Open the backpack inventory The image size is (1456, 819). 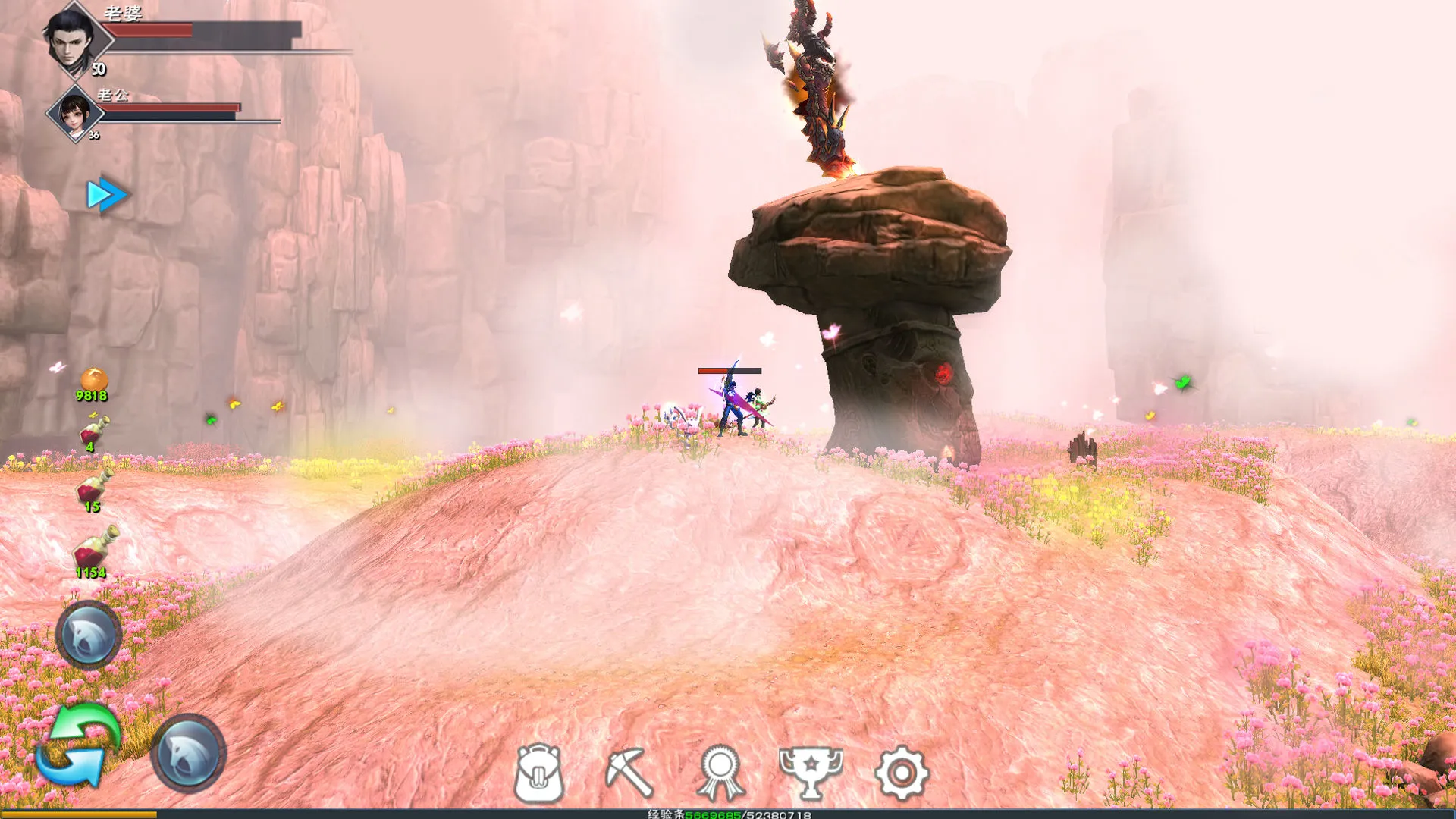point(538,773)
